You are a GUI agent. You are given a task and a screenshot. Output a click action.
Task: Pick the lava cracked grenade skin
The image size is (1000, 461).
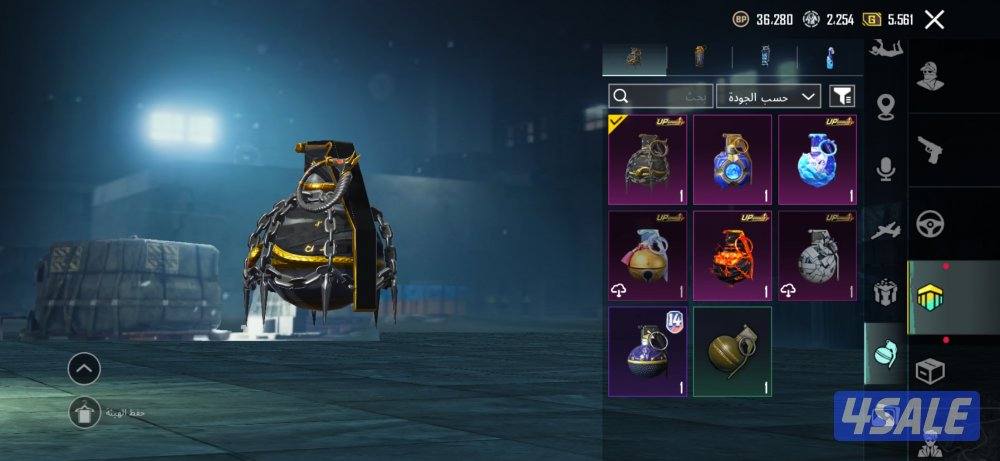click(732, 256)
